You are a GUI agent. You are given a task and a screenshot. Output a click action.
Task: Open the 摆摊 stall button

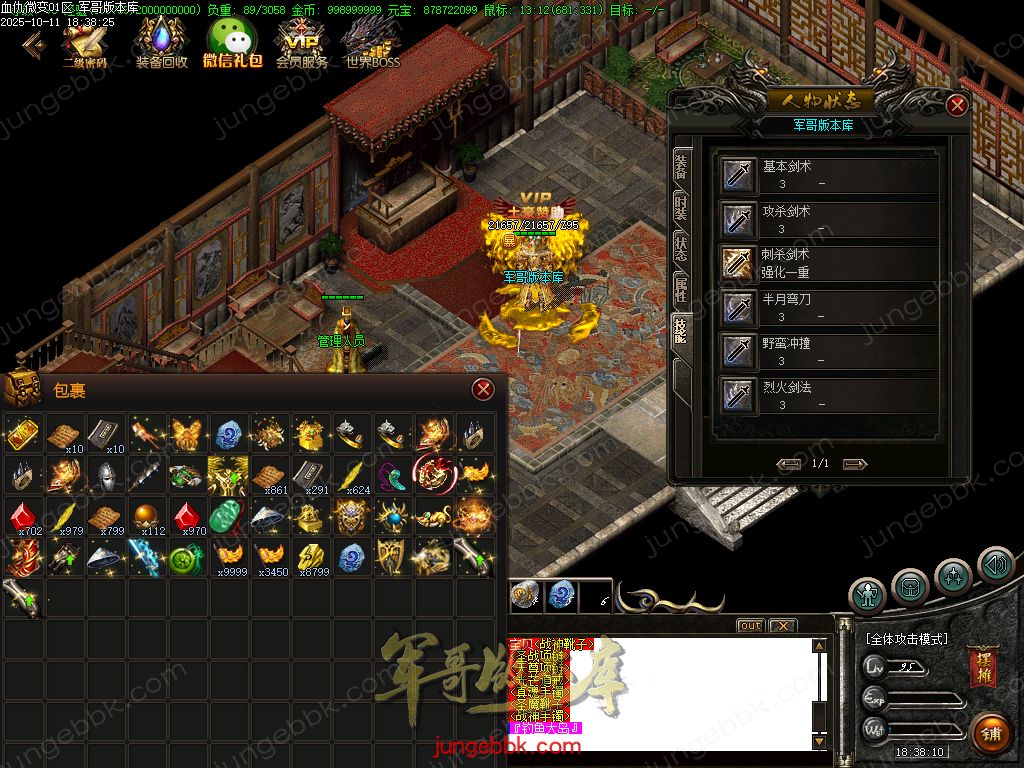click(x=982, y=668)
